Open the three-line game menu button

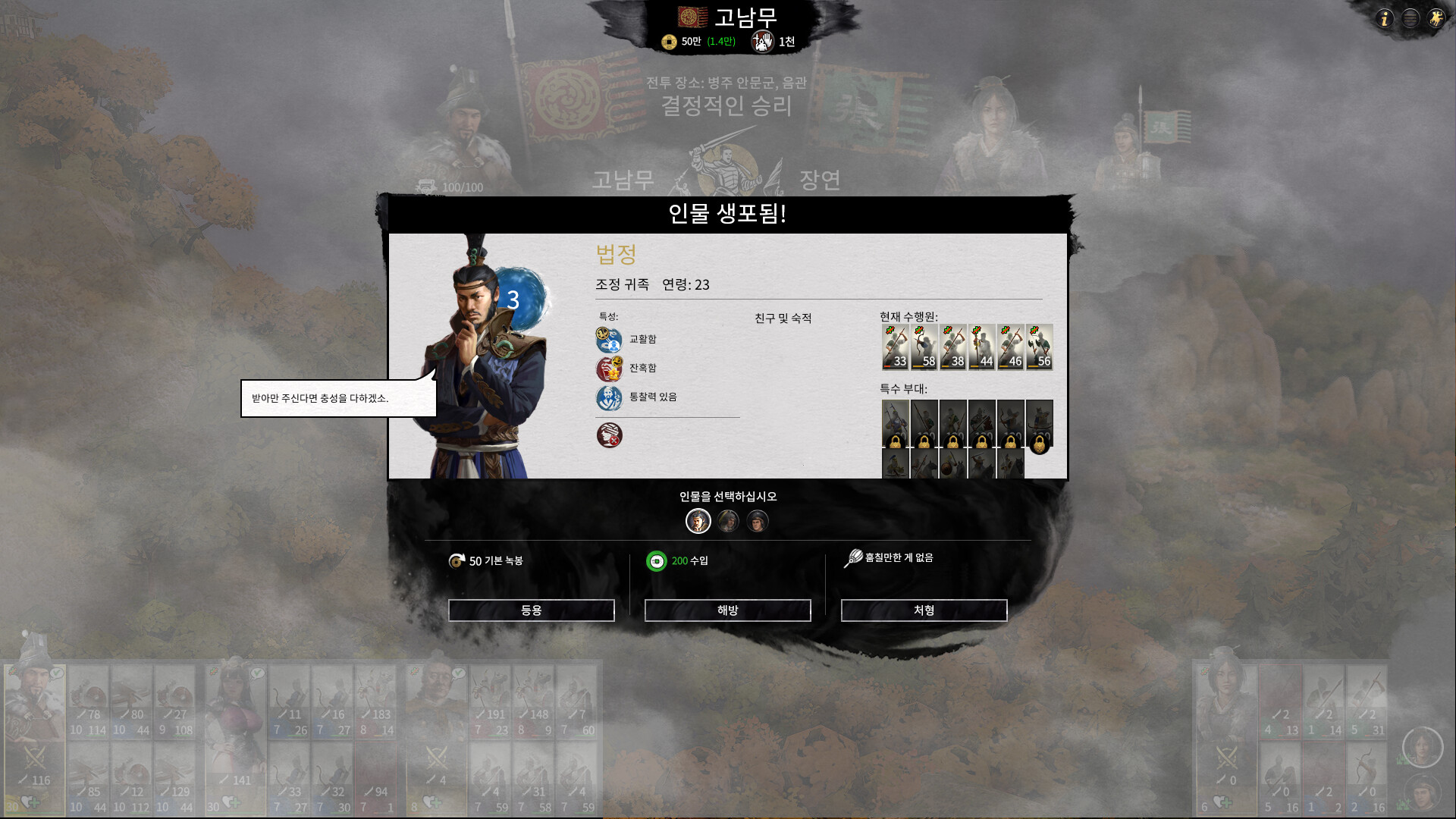coord(1410,18)
